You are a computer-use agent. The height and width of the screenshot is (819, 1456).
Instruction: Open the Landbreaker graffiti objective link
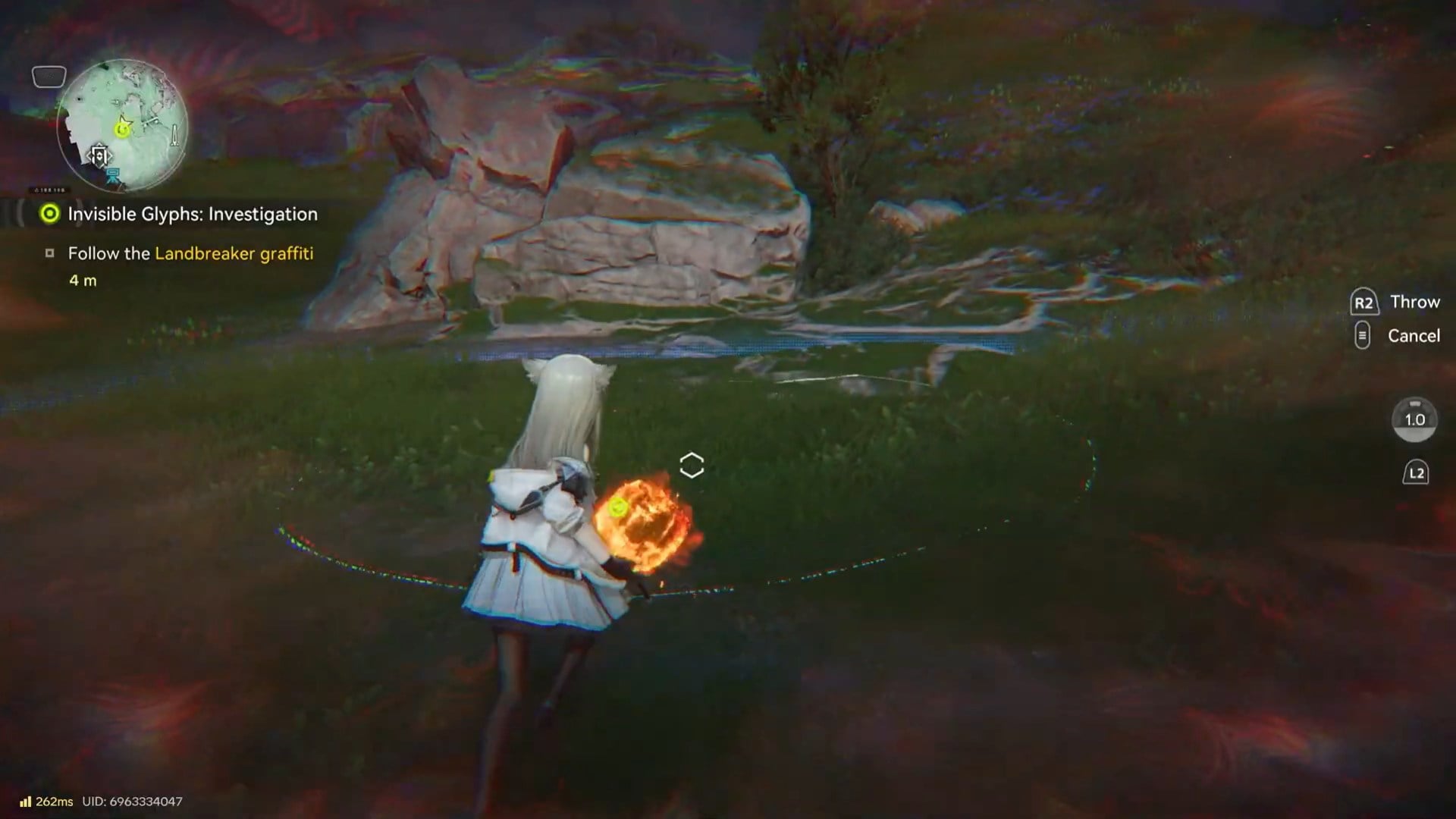pos(233,254)
